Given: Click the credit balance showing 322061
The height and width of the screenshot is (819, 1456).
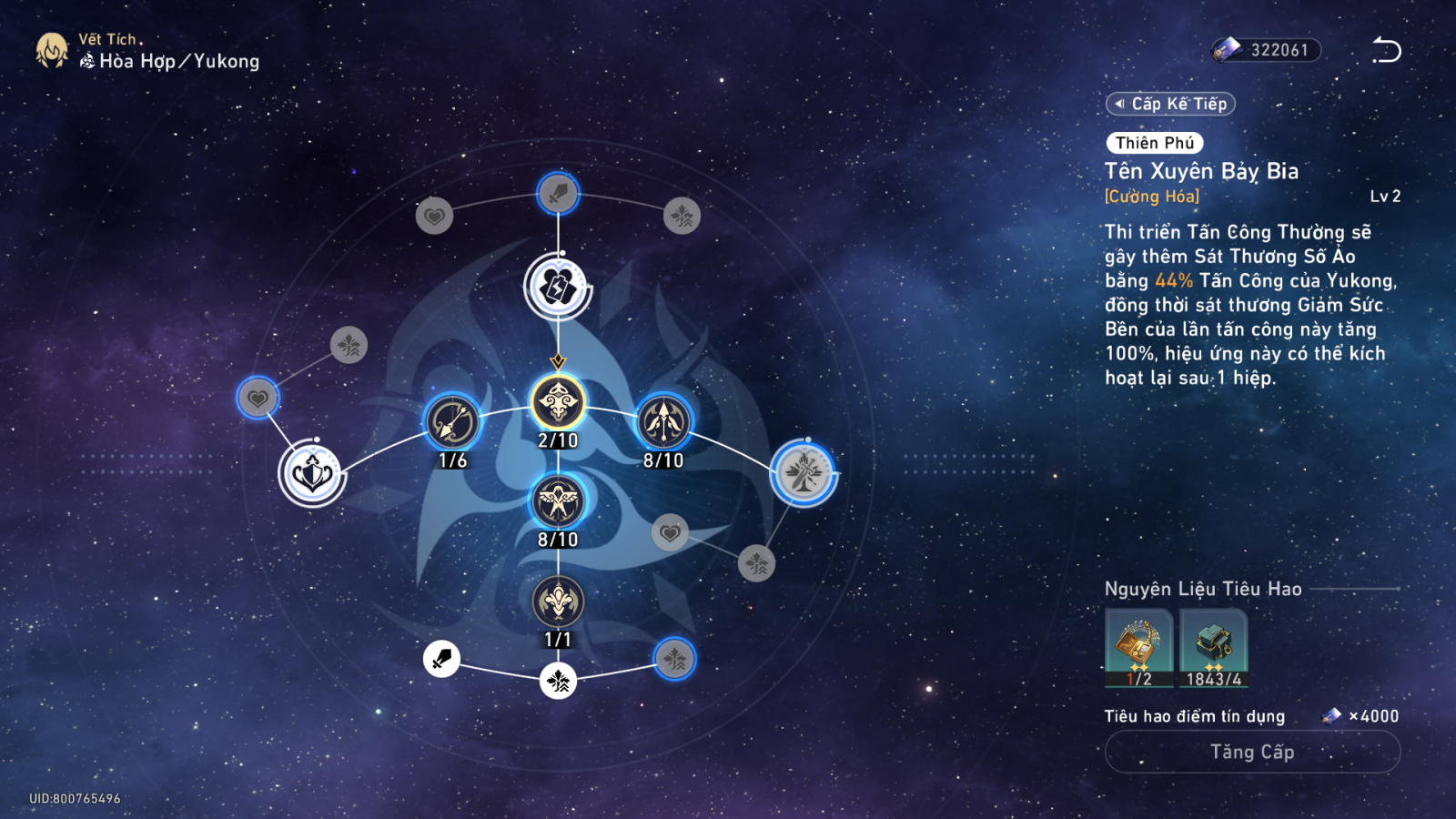Looking at the screenshot, I should click(x=1267, y=50).
